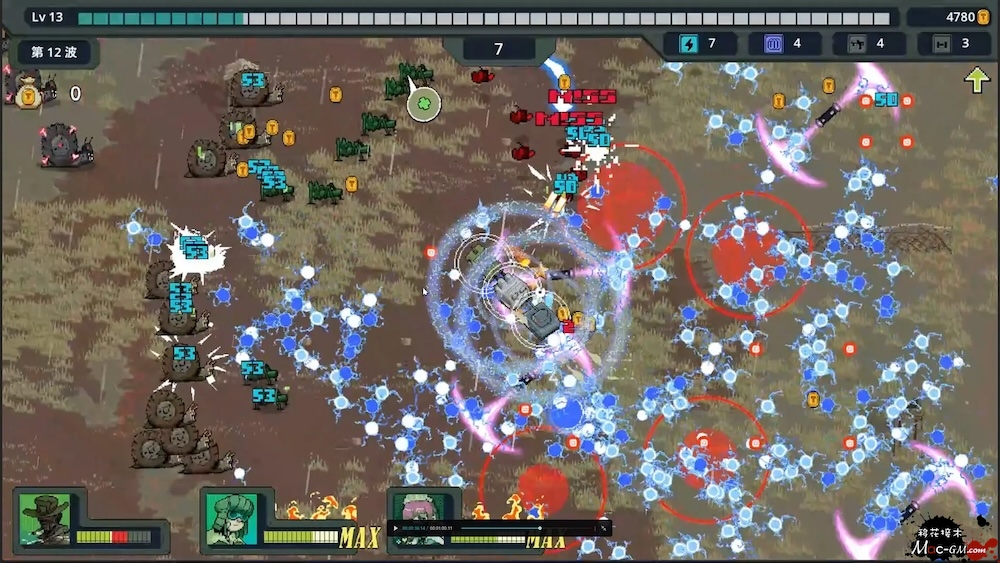Select the cowboy hat character portrait
The image size is (1000, 563).
coord(45,519)
